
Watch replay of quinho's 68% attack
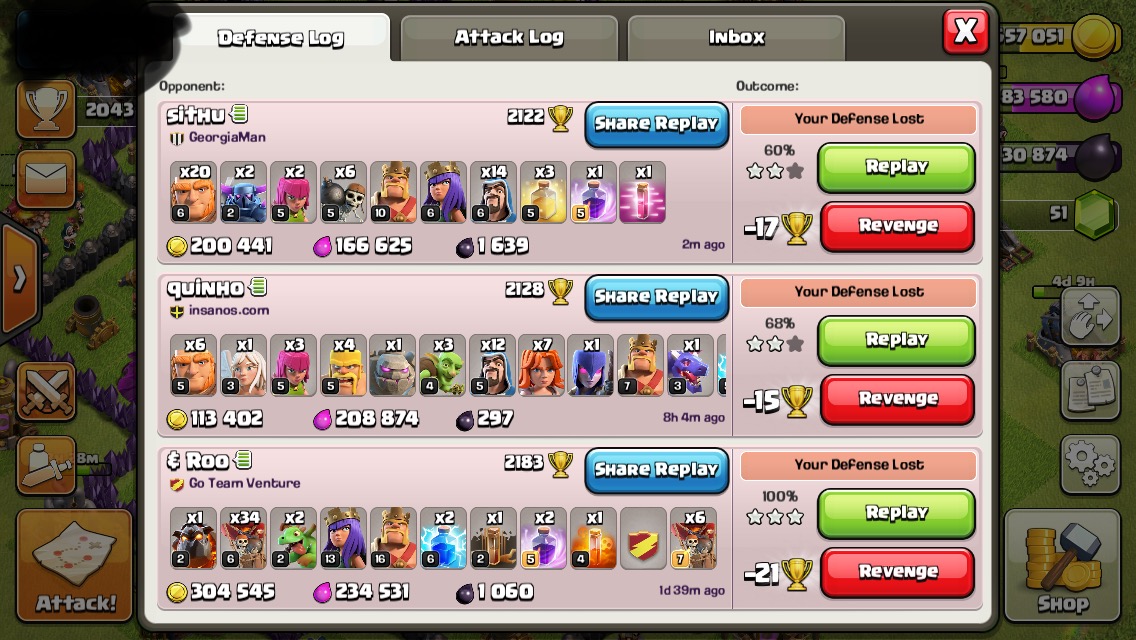pyautogui.click(x=896, y=340)
